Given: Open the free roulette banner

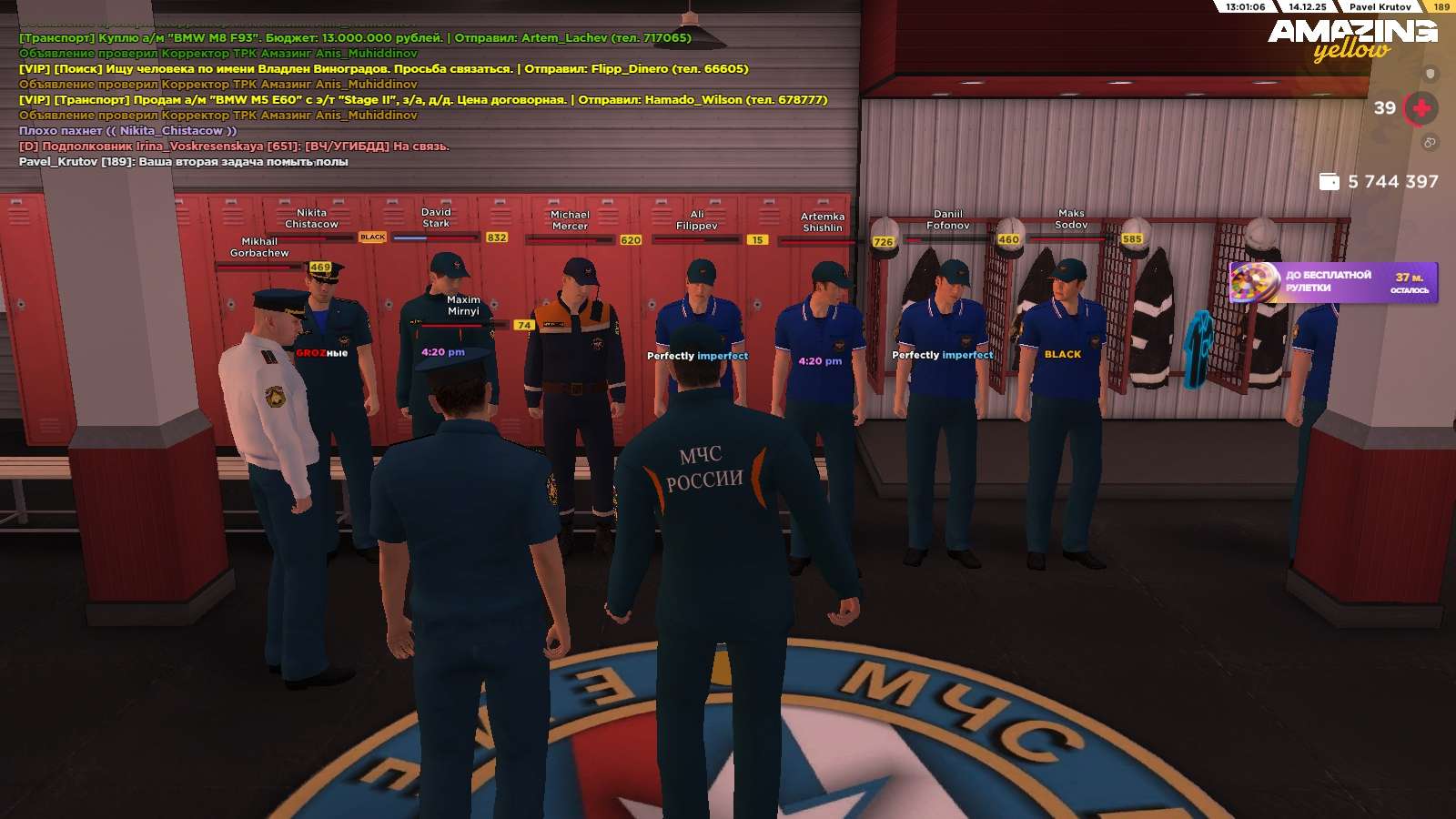Looking at the screenshot, I should click(x=1333, y=282).
